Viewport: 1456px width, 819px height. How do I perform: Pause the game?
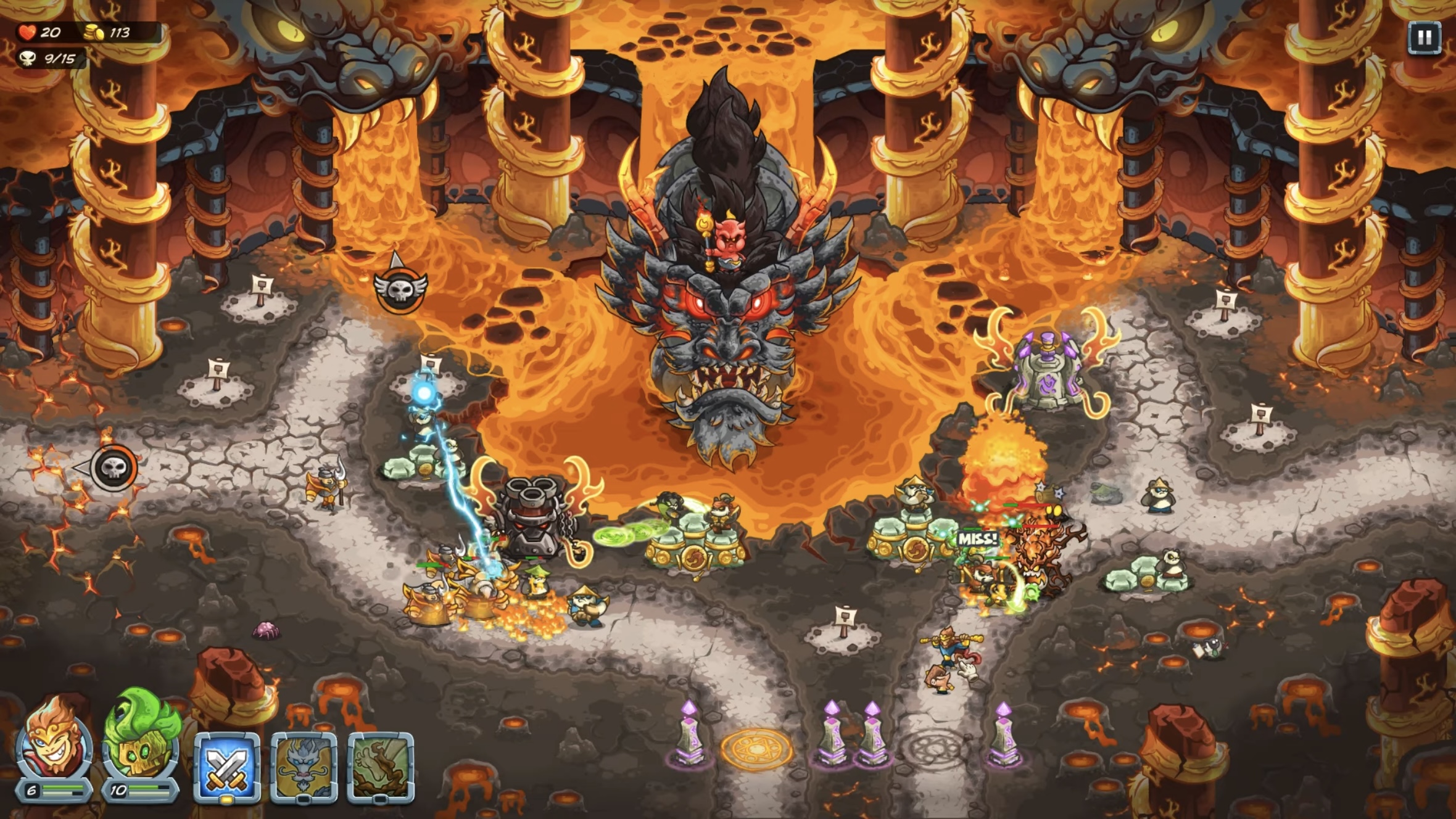tap(1424, 38)
